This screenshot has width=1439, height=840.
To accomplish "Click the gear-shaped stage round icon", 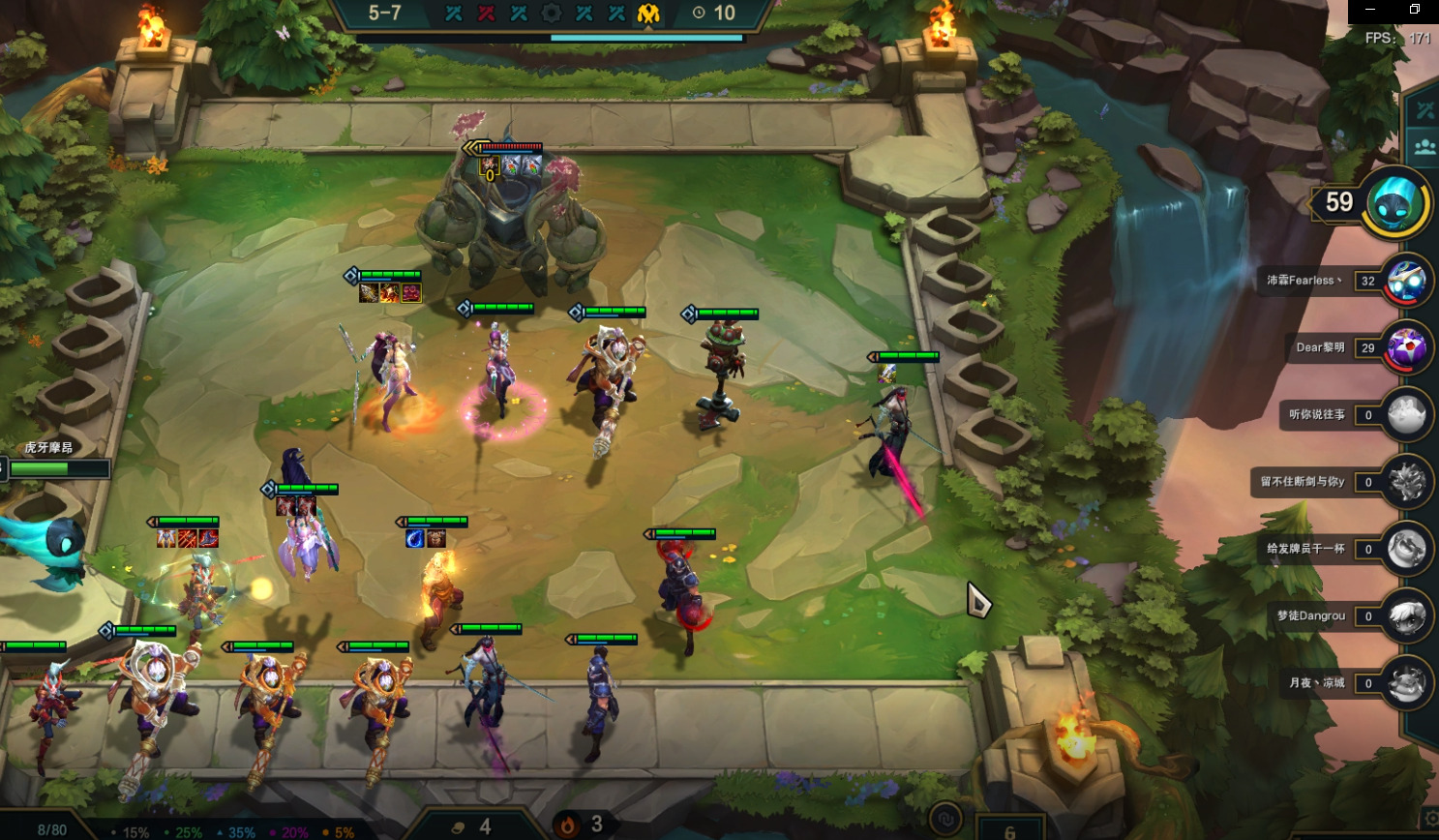I will click(552, 14).
